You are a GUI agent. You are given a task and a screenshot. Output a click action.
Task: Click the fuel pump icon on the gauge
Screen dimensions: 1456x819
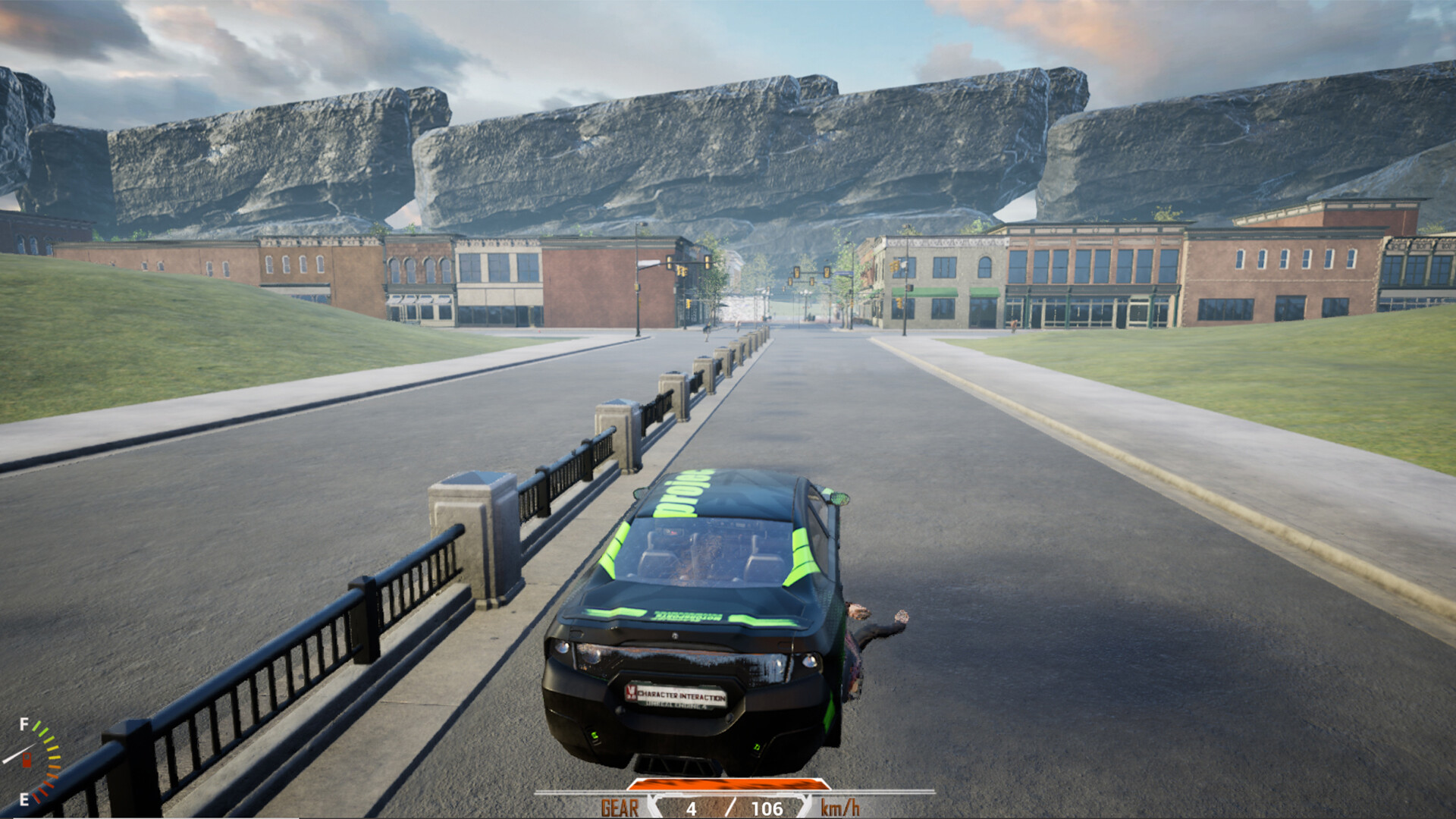point(27,760)
